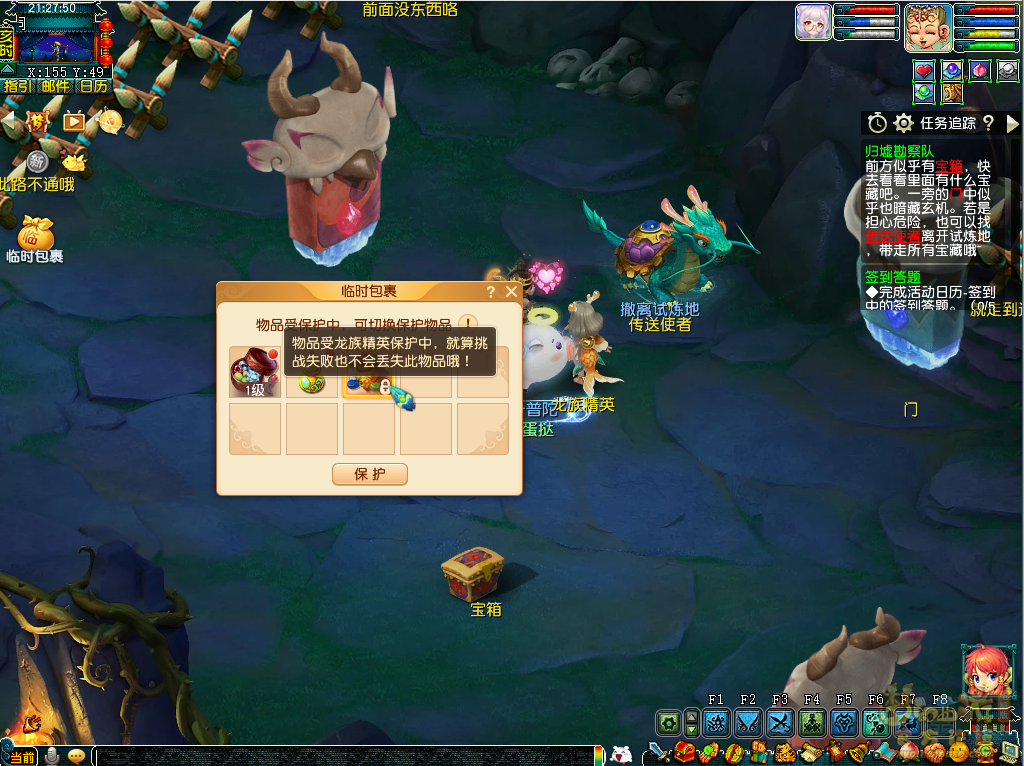Click the minimap scene thumbnail

point(59,40)
